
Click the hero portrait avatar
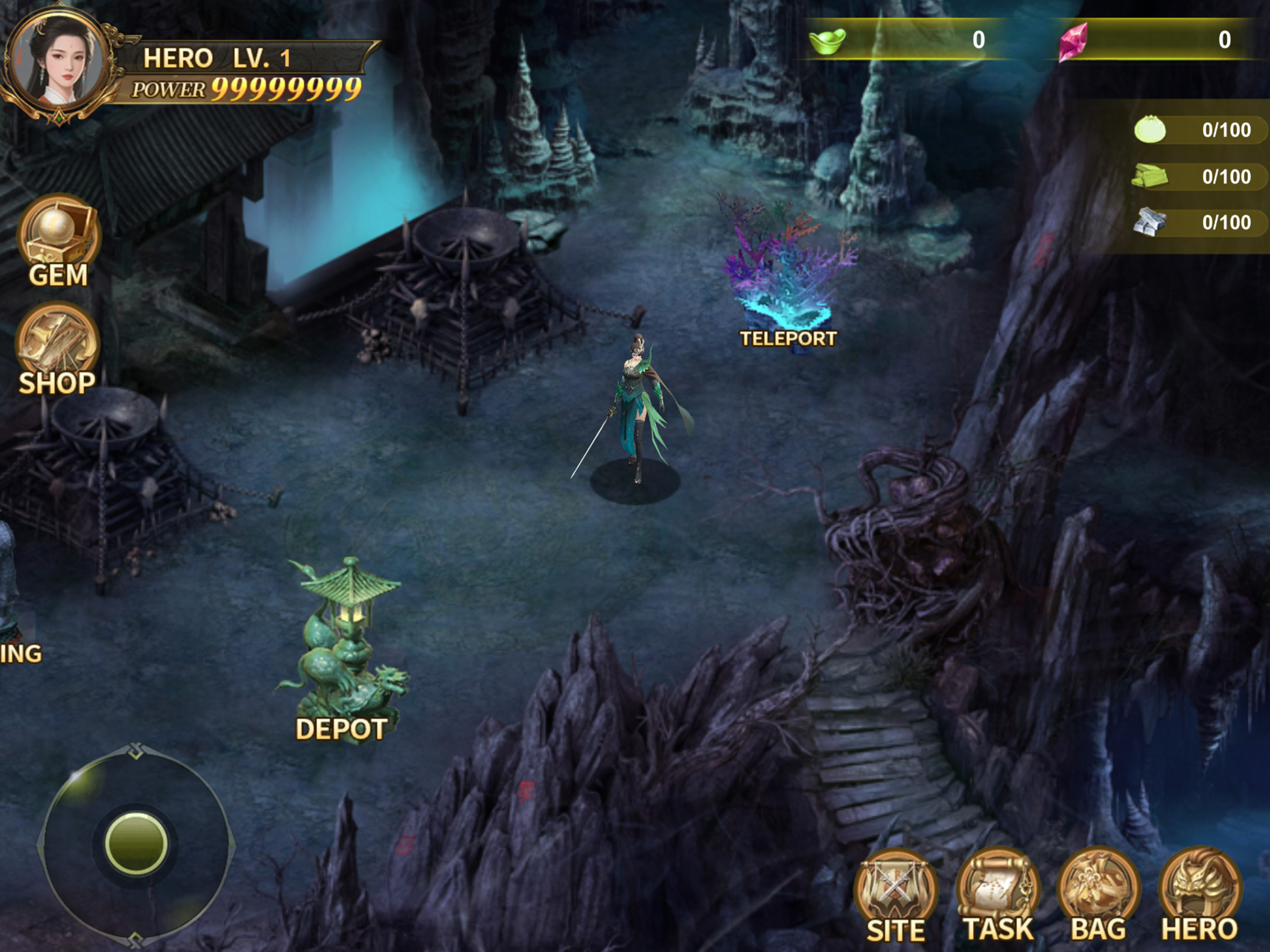click(58, 62)
